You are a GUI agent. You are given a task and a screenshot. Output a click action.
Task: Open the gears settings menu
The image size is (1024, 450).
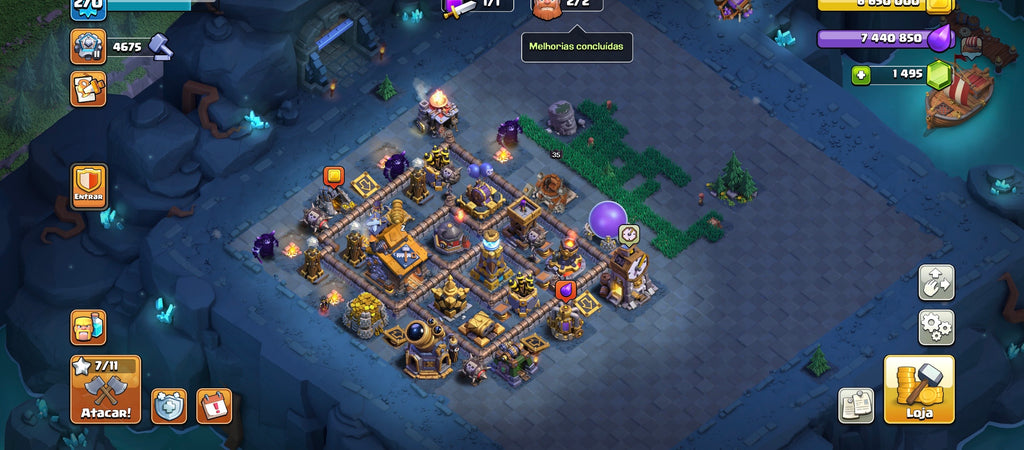(937, 327)
